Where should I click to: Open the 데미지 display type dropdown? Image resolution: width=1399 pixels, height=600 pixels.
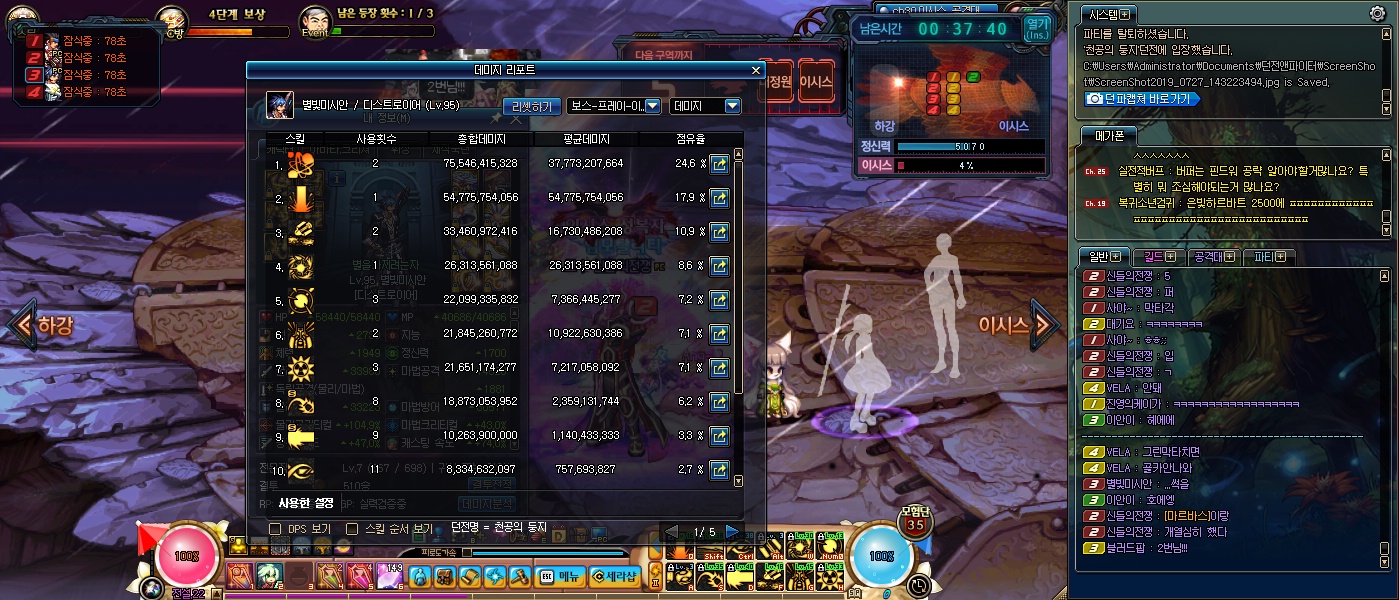click(705, 106)
